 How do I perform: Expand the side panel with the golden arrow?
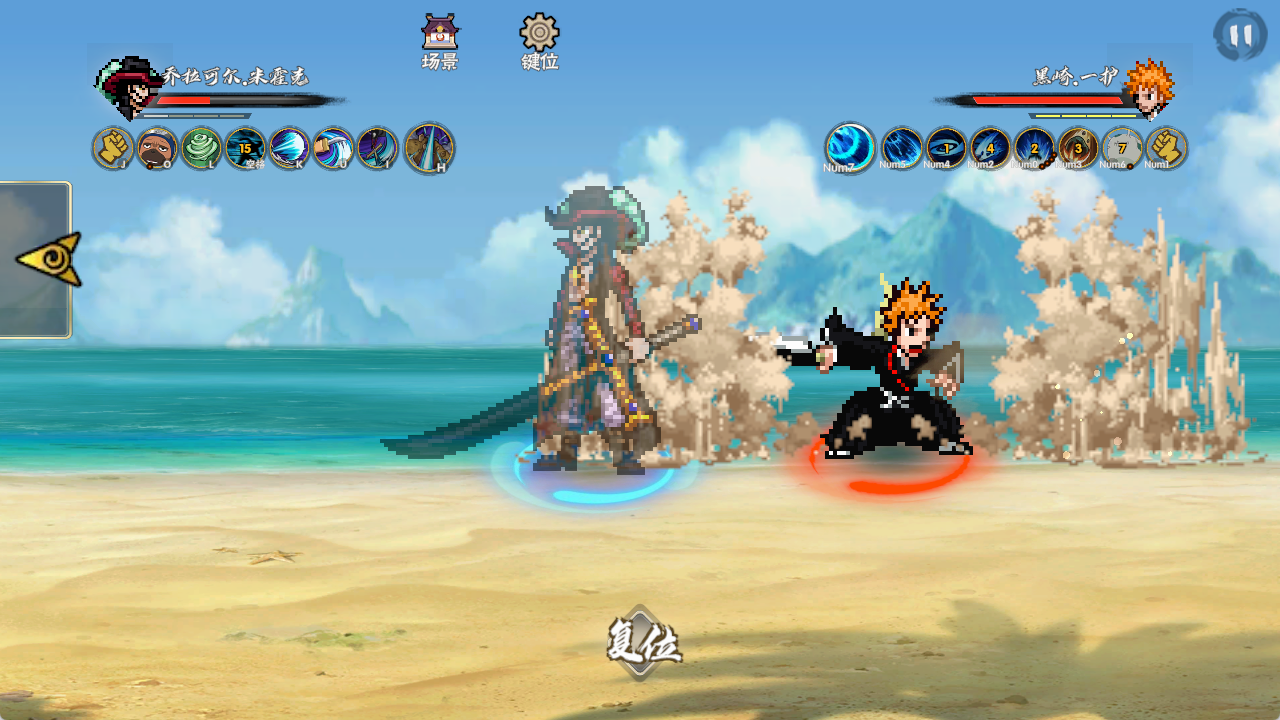tap(48, 259)
